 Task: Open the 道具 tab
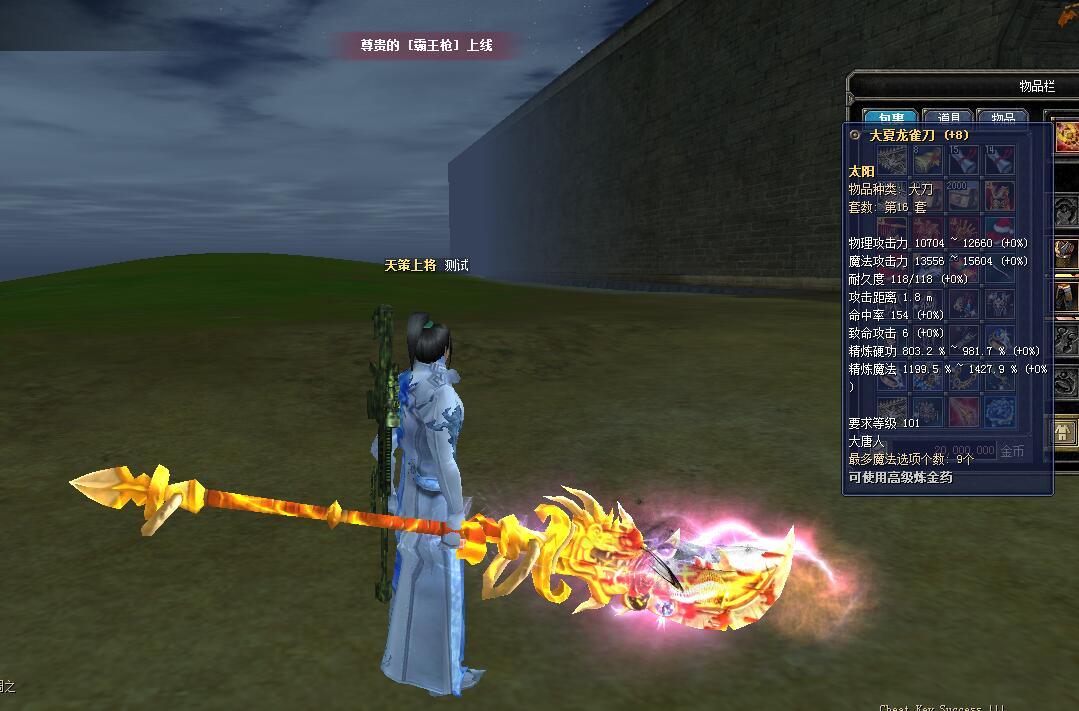[x=947, y=118]
